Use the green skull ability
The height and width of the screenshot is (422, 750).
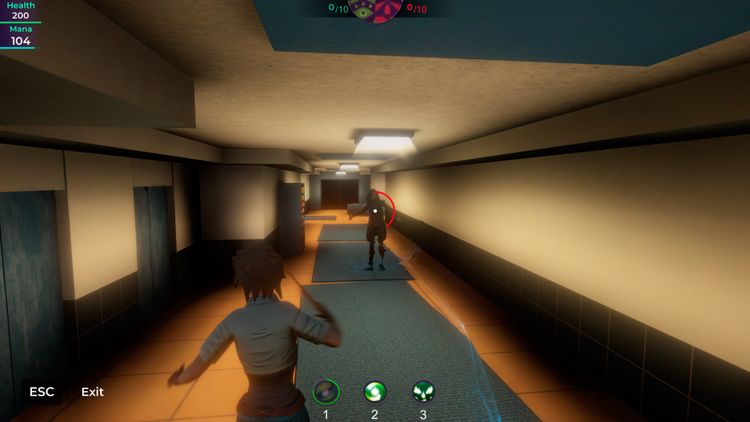pos(423,391)
